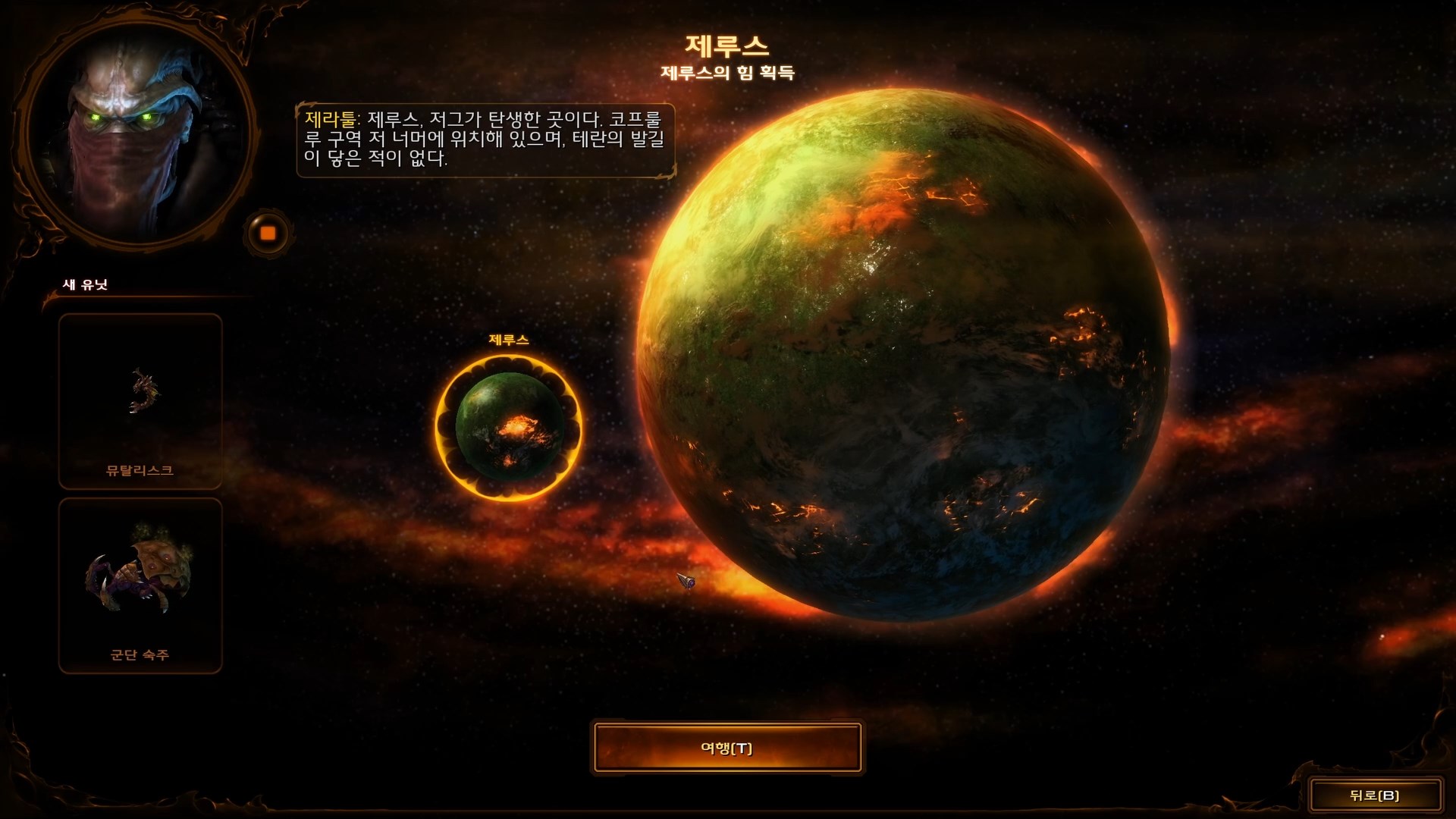Select the 군단 숙주 (Swarm Host) unit icon

point(140,584)
